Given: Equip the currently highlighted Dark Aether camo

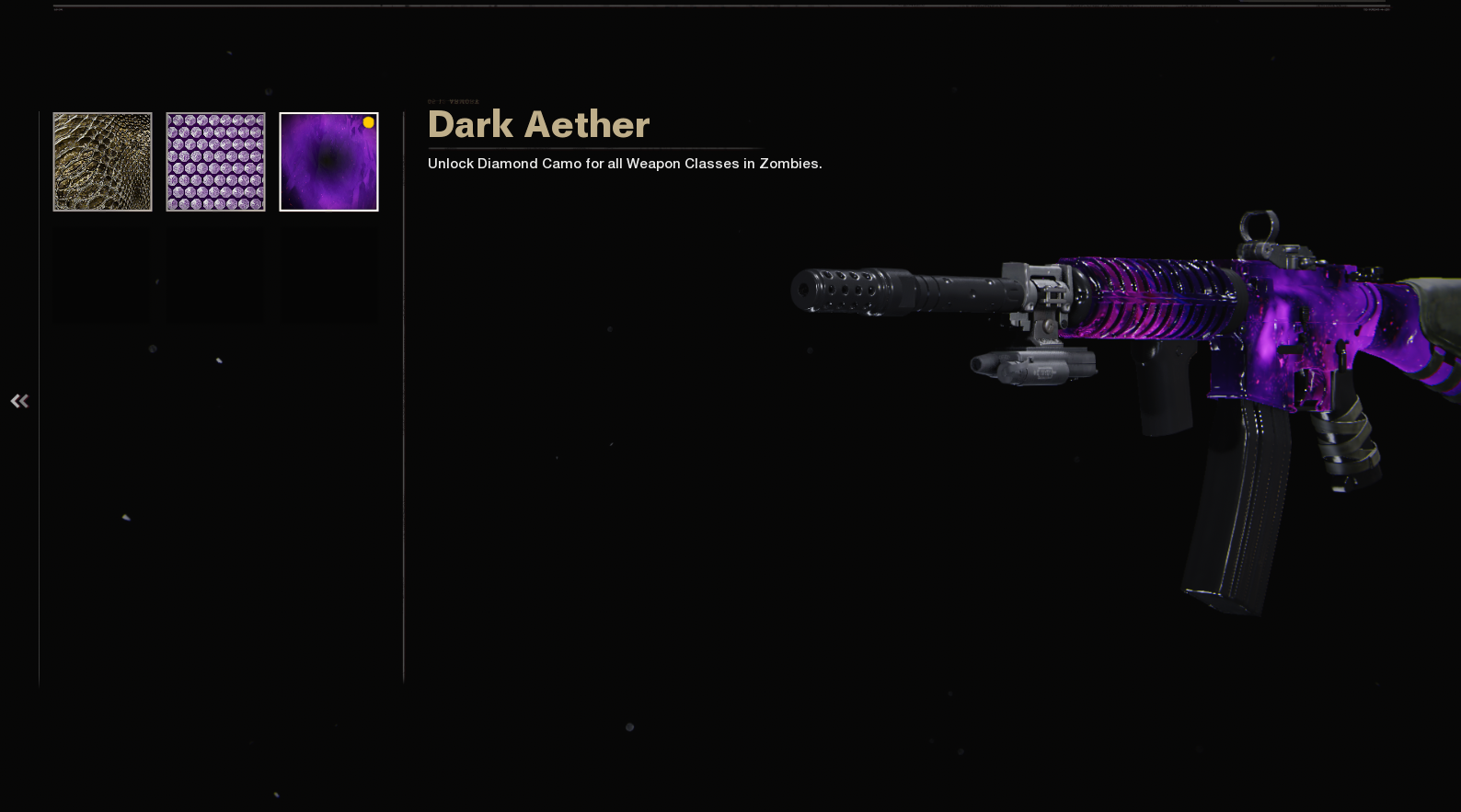Looking at the screenshot, I should (328, 161).
